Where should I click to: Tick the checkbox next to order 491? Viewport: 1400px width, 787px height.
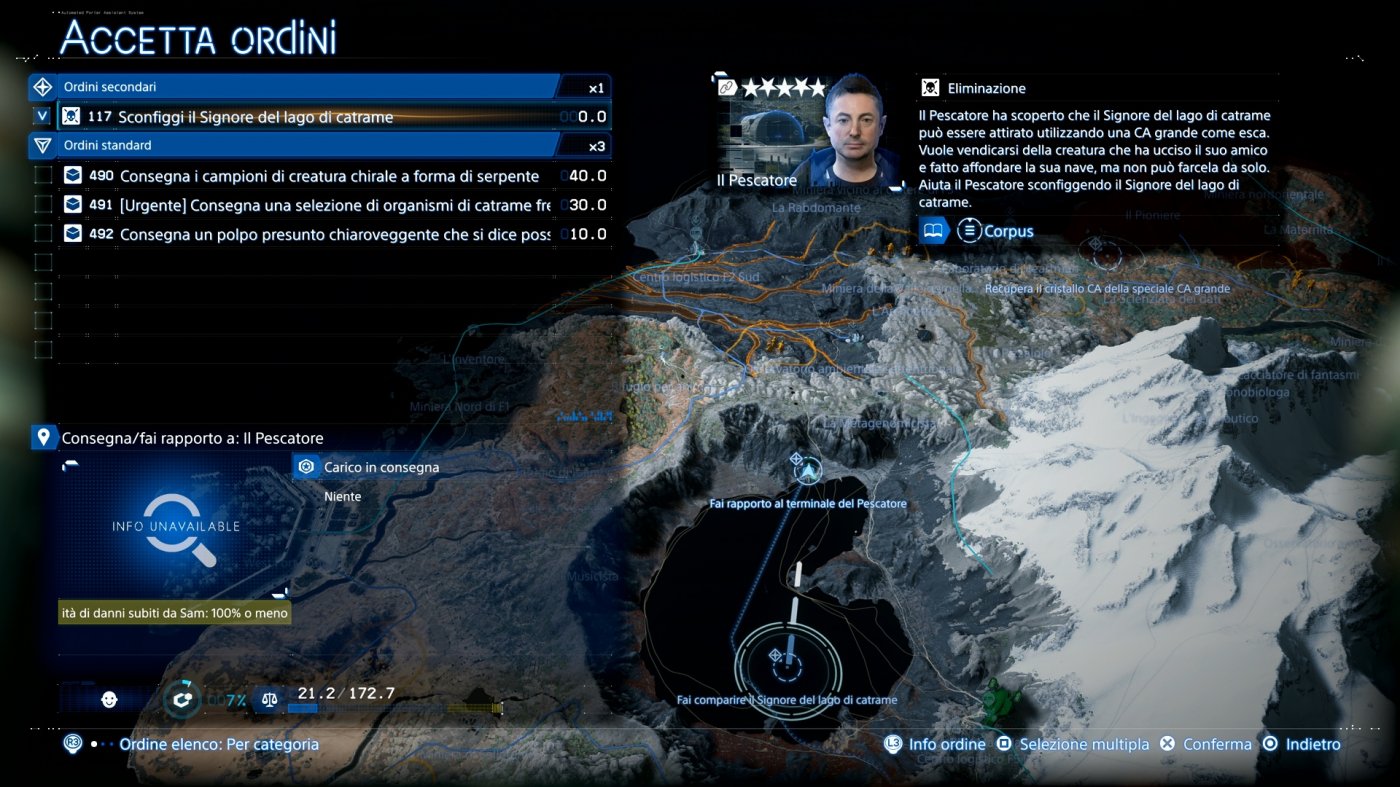coord(41,203)
